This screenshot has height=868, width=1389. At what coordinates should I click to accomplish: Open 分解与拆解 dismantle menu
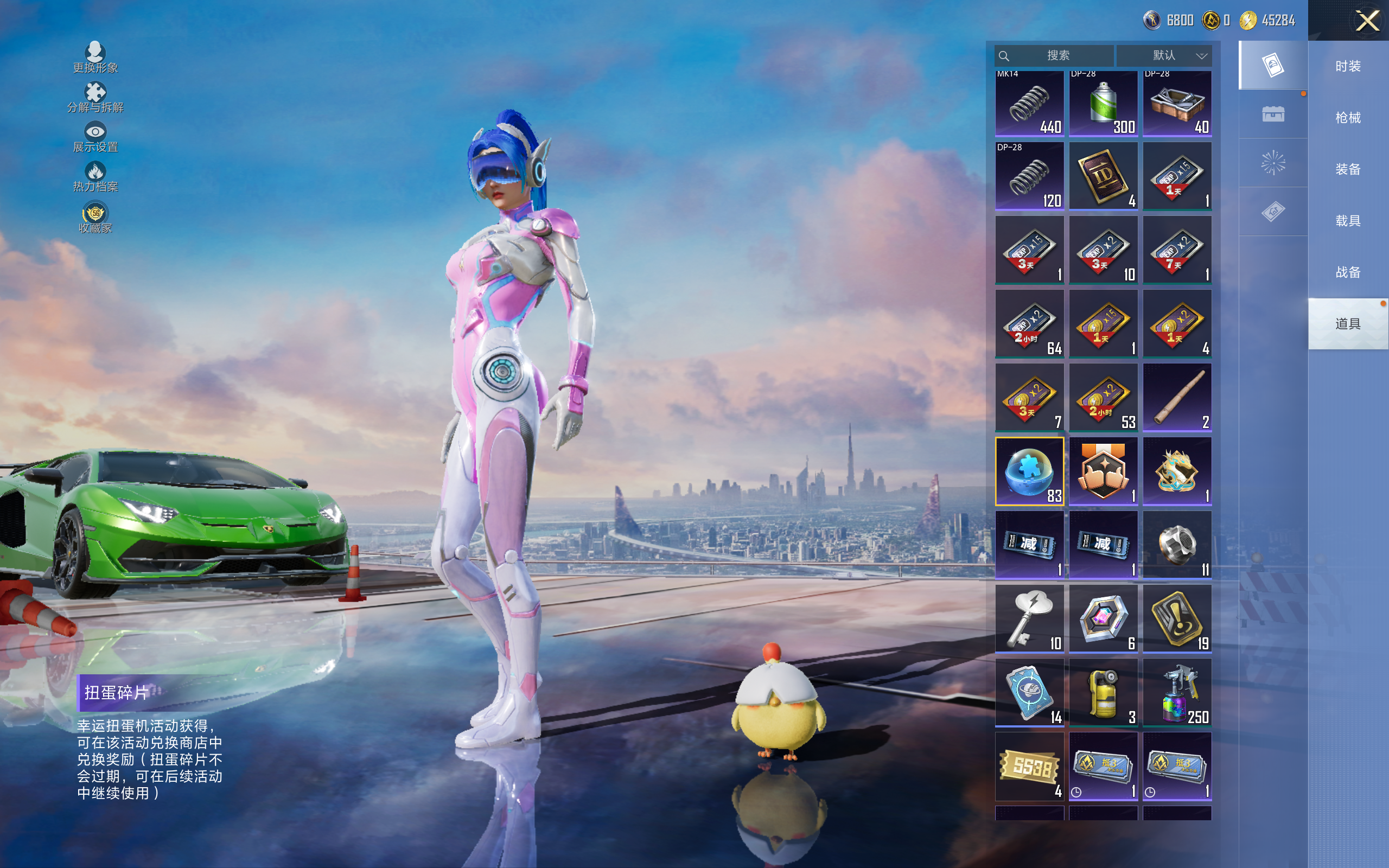coord(95,98)
